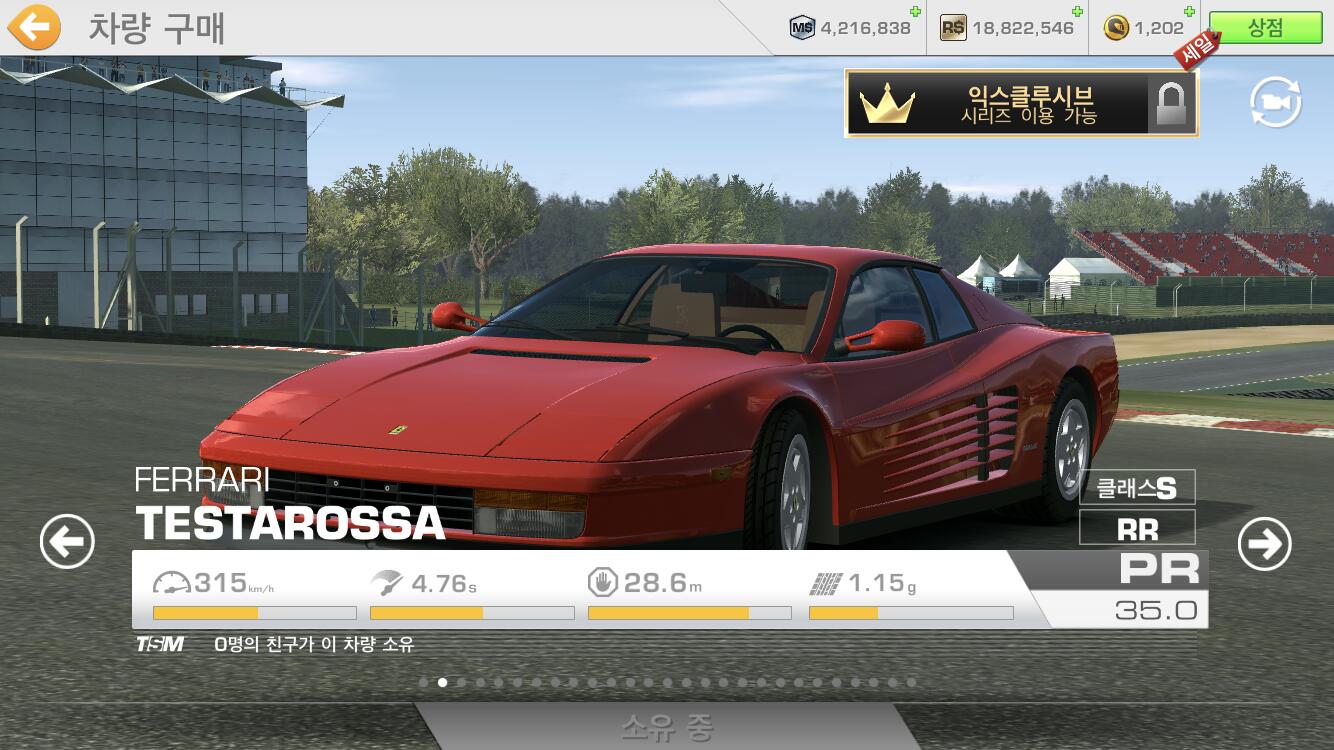Go back using the orange arrow button
1334x750 pixels.
pyautogui.click(x=35, y=28)
